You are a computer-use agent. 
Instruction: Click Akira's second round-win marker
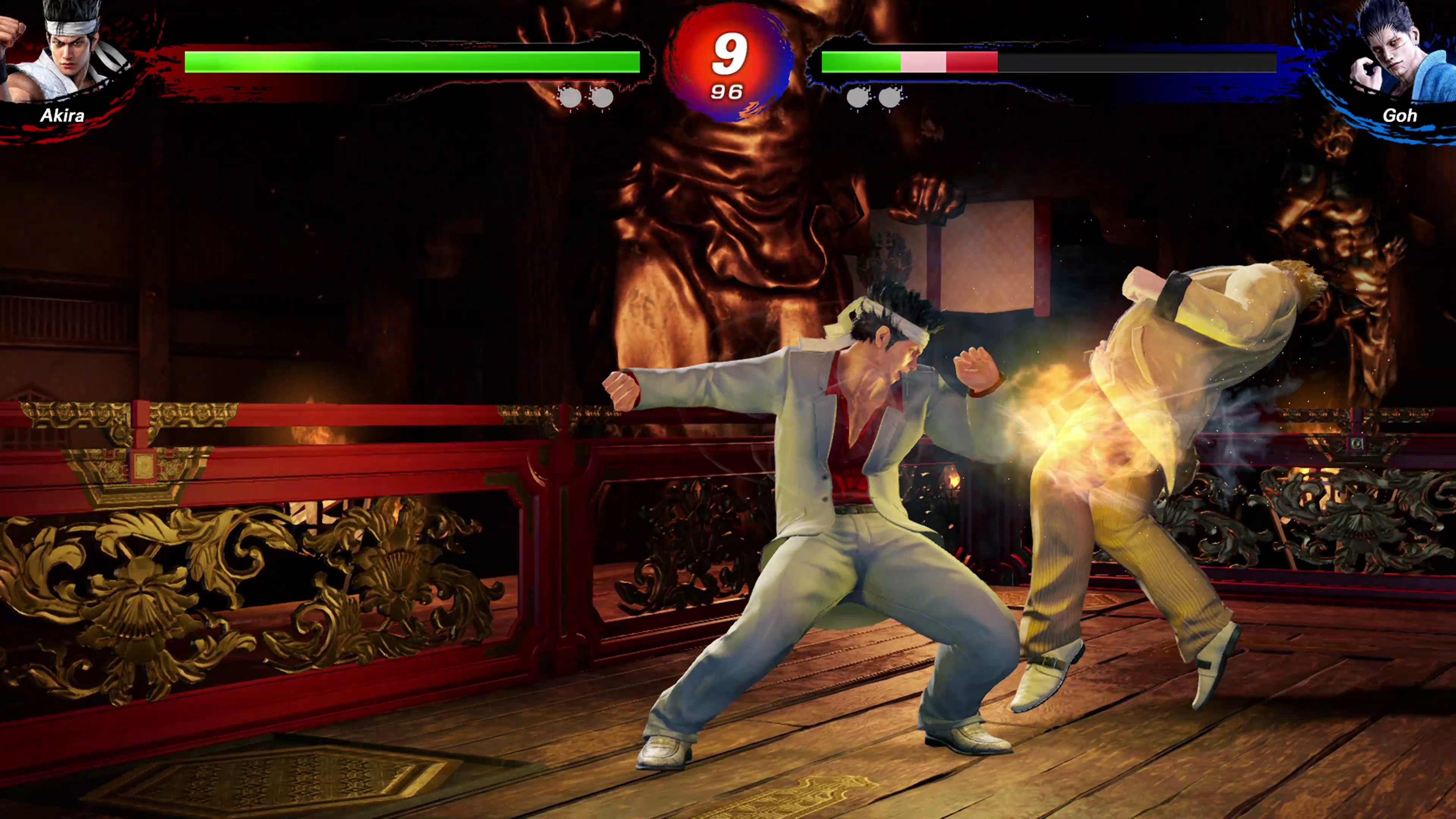602,97
